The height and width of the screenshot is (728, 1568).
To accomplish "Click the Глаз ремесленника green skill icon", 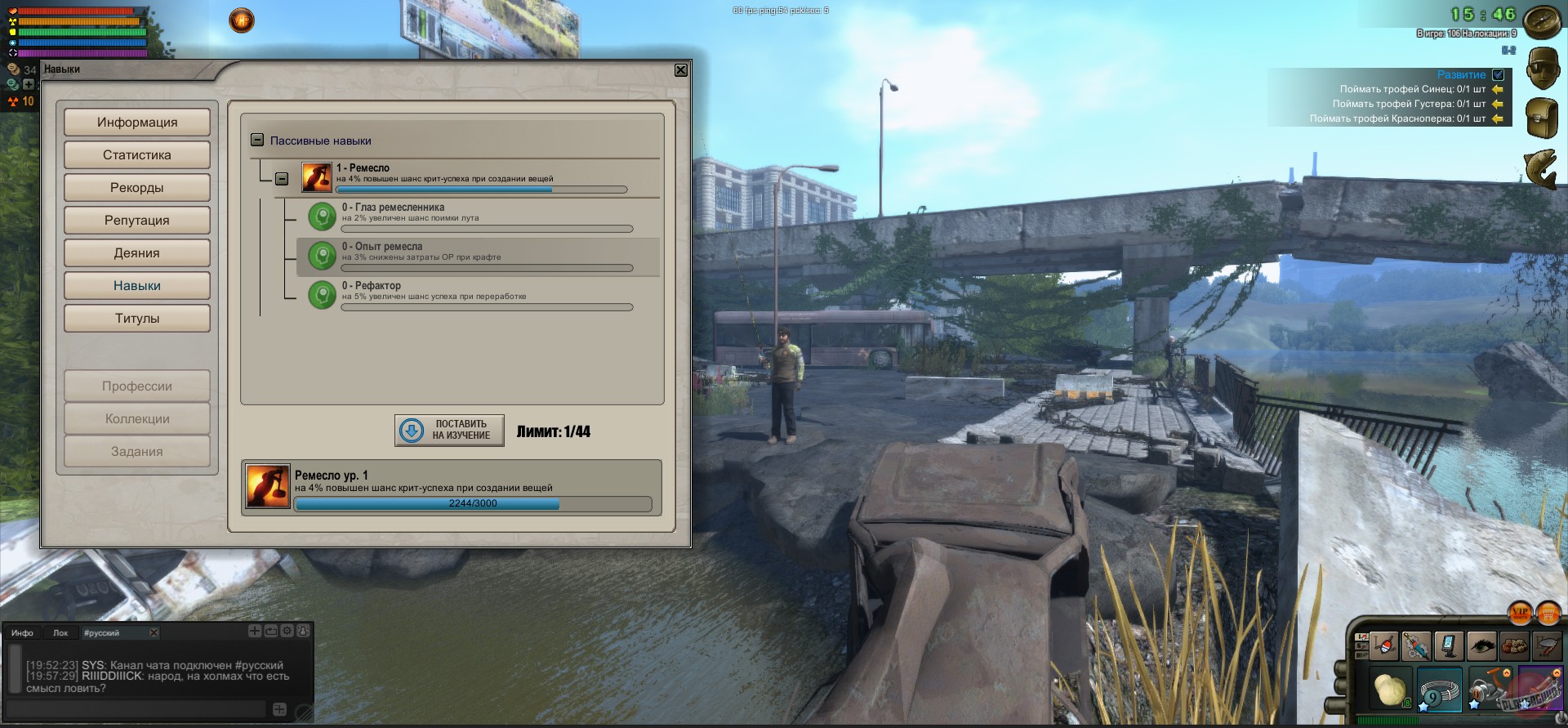I will (x=321, y=217).
